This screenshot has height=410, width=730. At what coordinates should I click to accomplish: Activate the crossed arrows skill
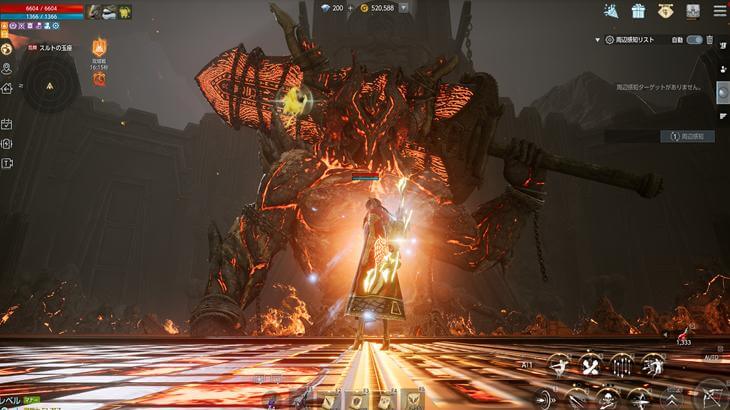pyautogui.click(x=589, y=364)
